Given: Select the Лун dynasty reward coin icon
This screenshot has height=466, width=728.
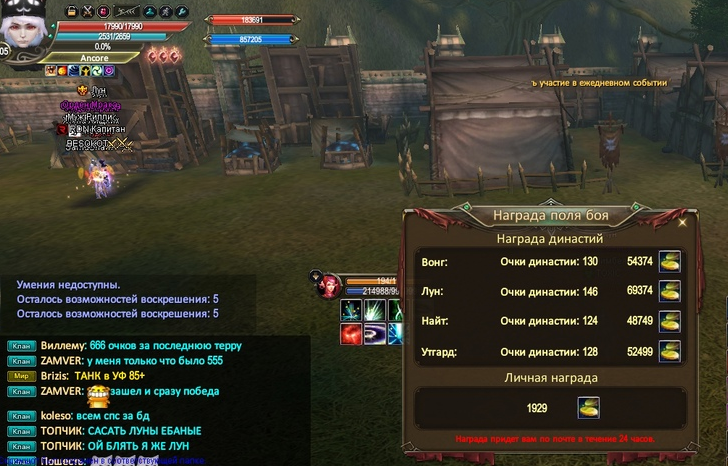Looking at the screenshot, I should point(669,291).
